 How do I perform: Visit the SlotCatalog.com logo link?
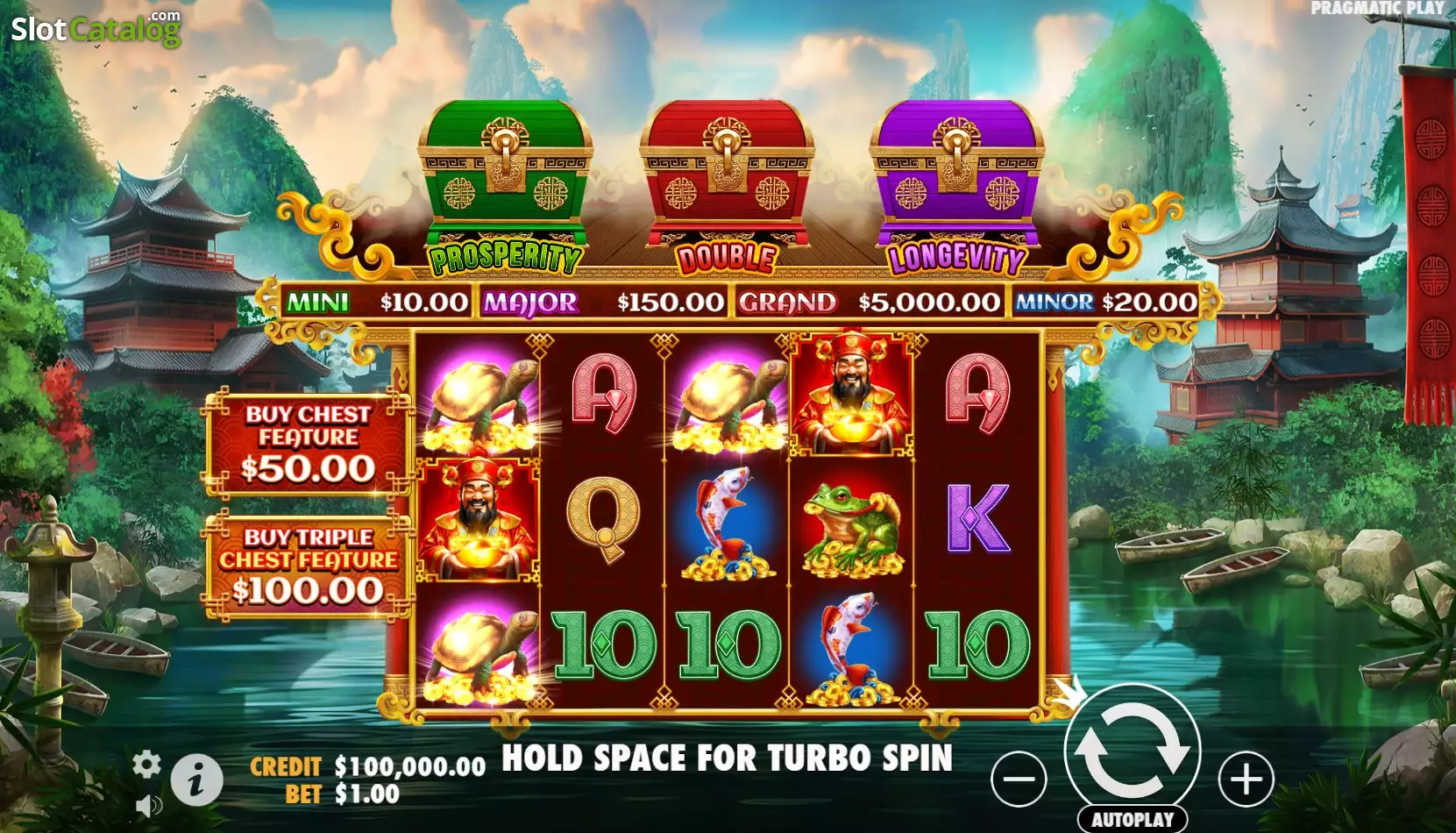click(x=96, y=29)
